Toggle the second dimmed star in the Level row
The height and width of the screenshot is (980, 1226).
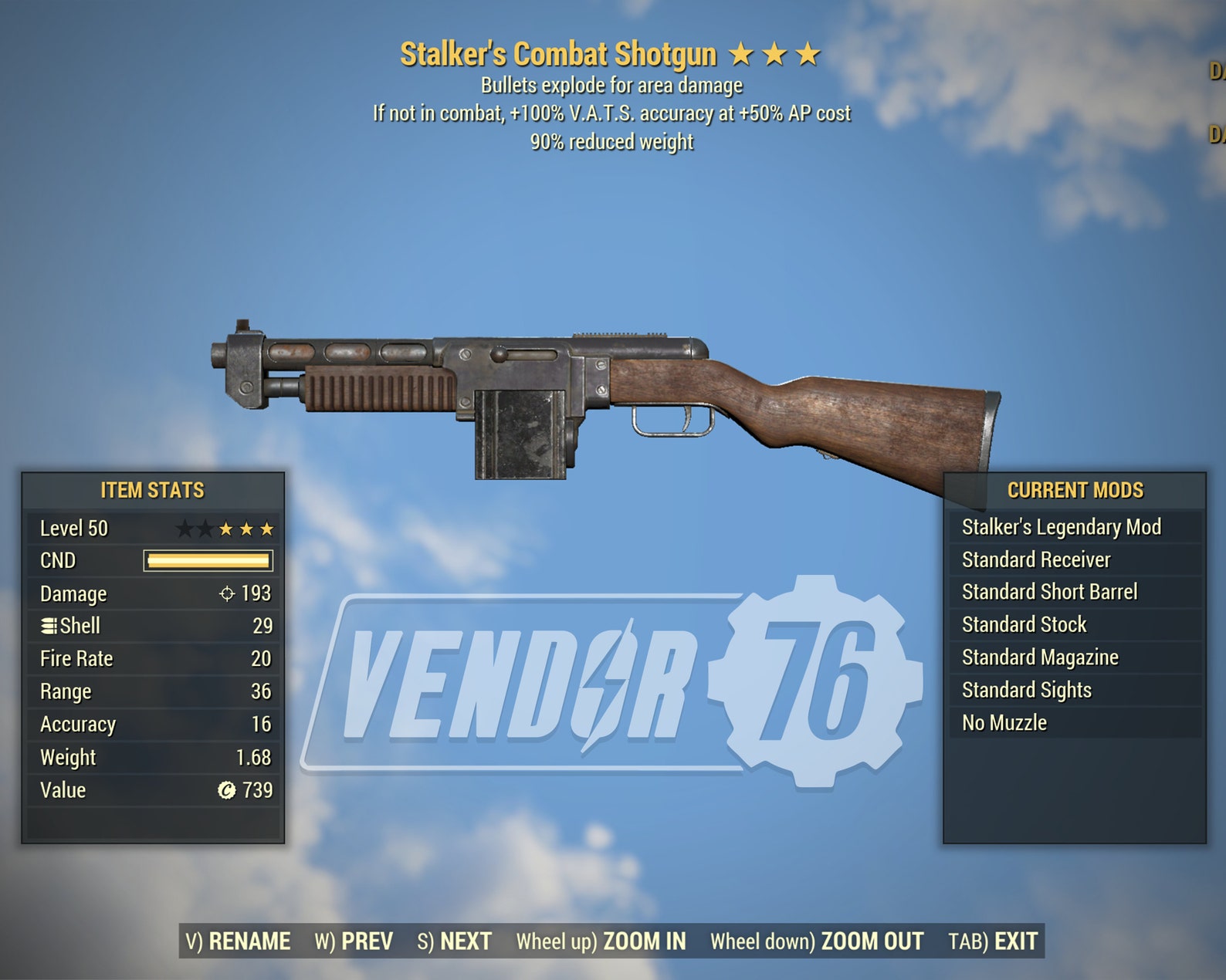click(206, 528)
